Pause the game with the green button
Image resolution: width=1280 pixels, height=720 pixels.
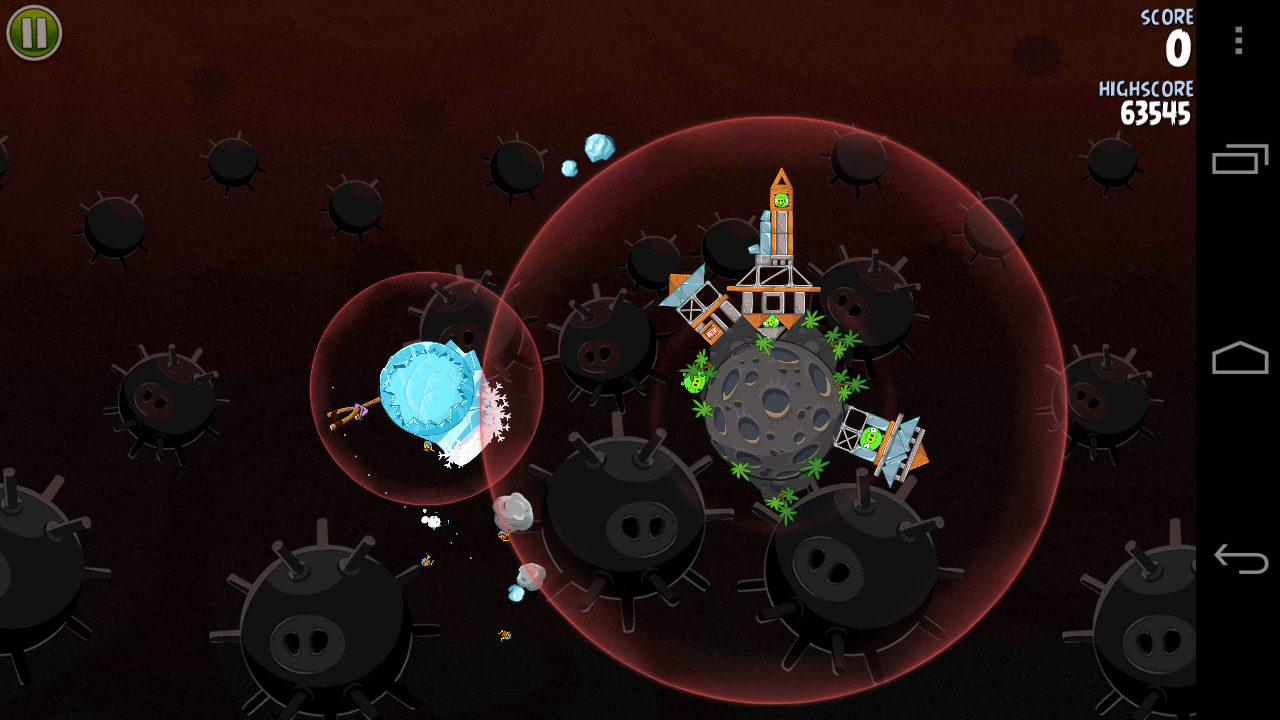coord(34,33)
